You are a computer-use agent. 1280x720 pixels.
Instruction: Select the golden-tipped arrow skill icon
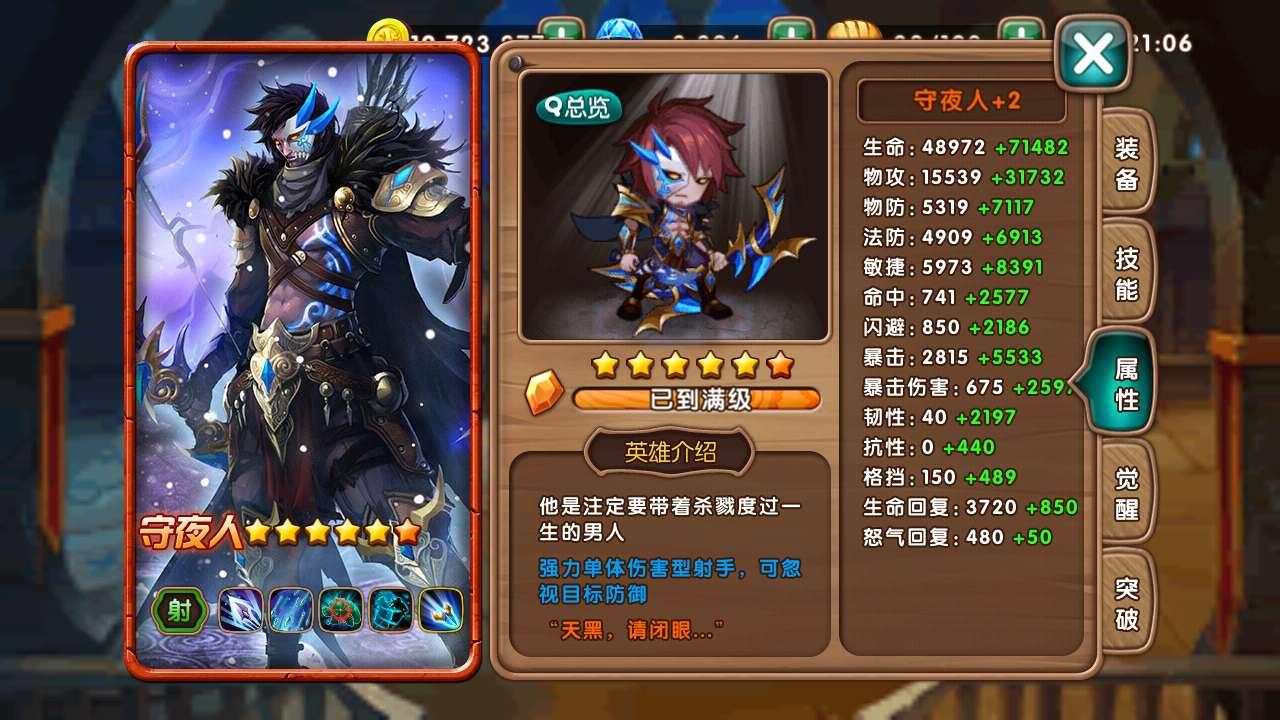441,610
